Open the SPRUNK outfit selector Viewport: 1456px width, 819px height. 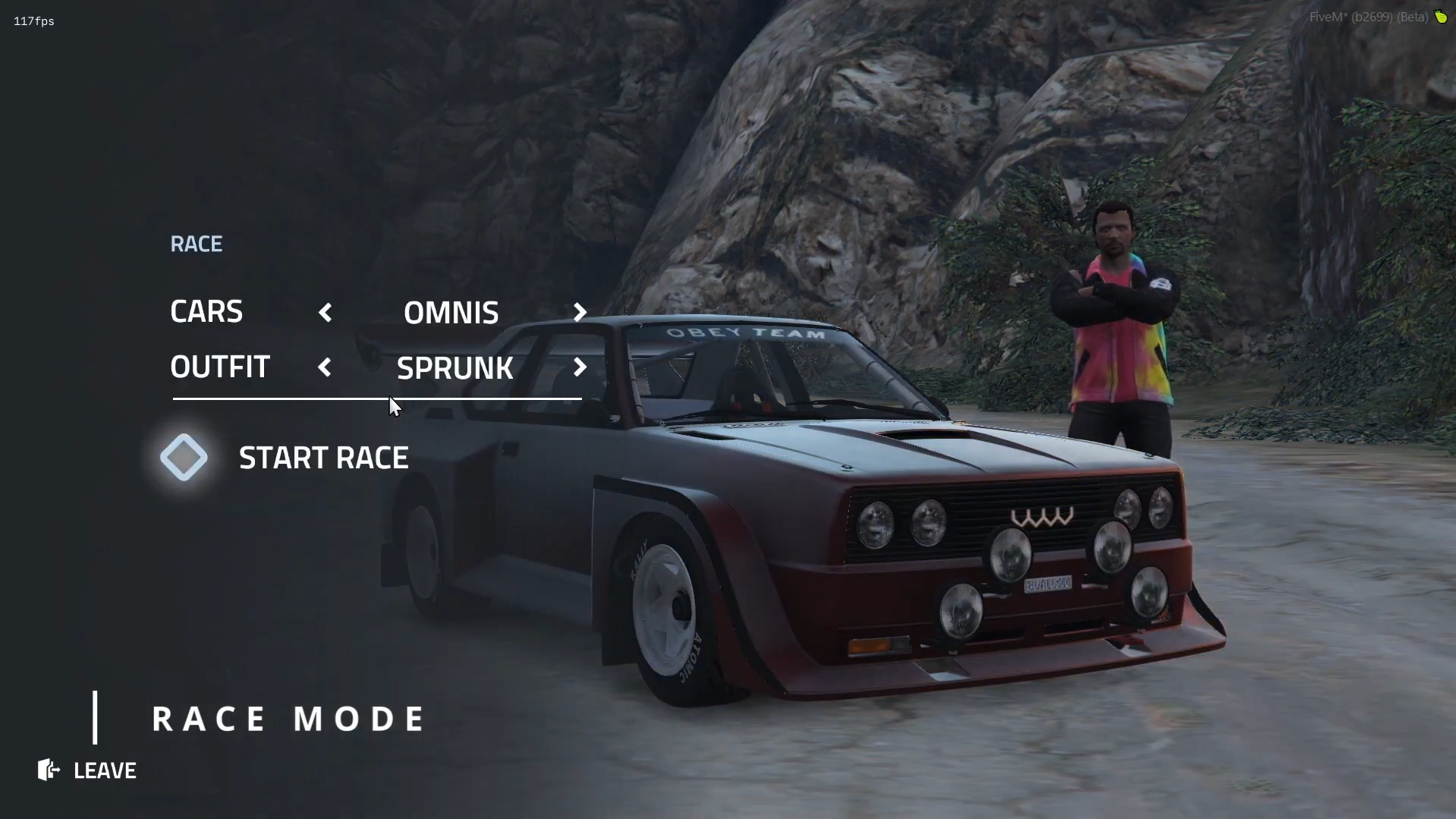pyautogui.click(x=455, y=367)
